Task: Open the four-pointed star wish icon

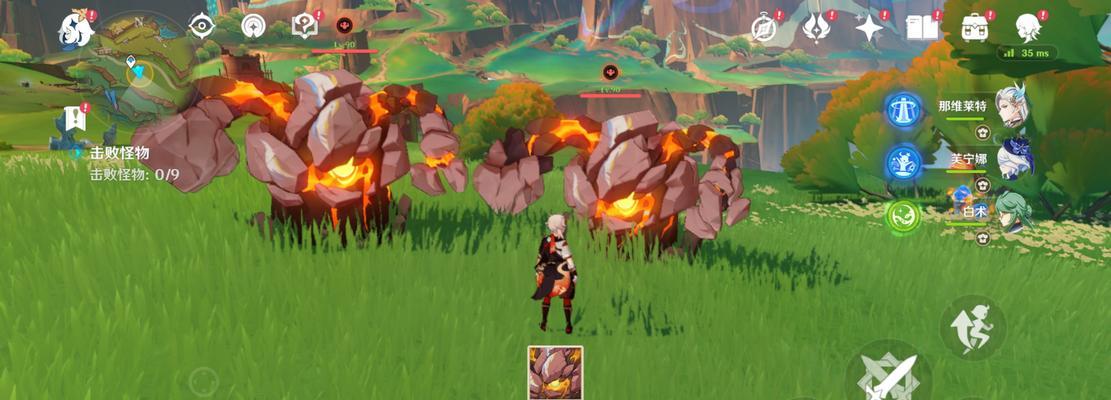Action: [x=869, y=28]
